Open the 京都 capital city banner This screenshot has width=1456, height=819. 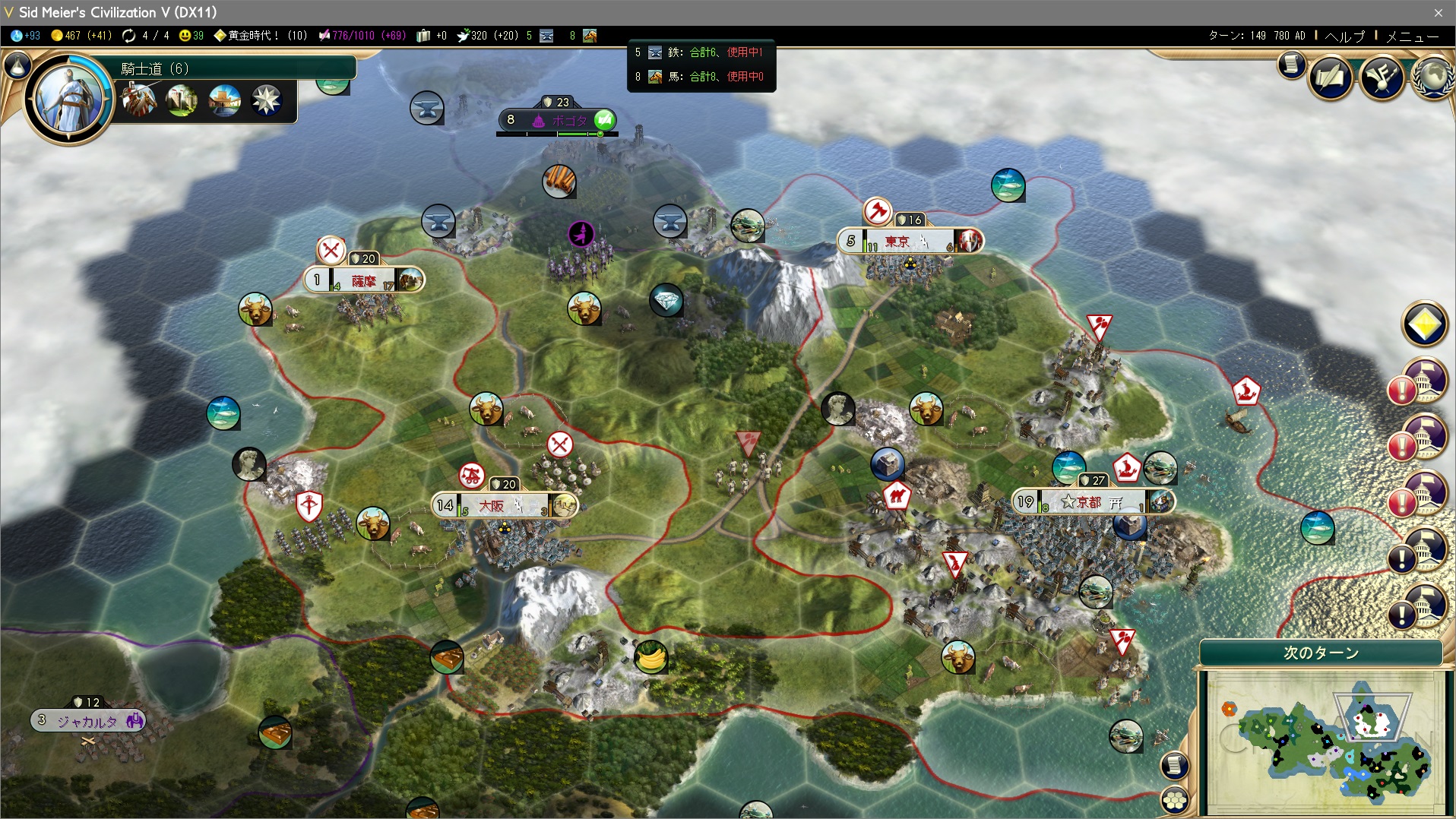1093,502
